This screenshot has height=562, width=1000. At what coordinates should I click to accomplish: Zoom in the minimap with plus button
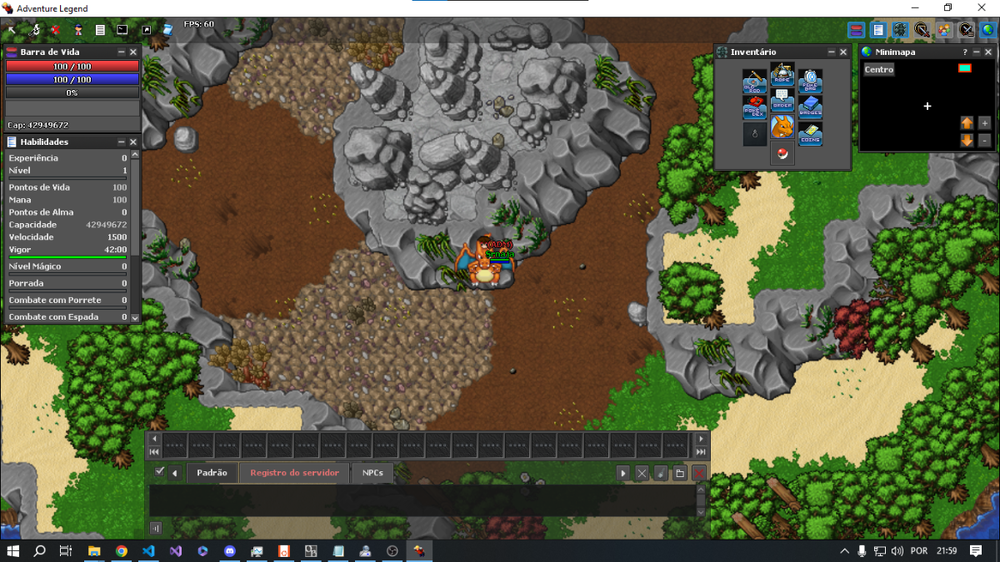(x=985, y=123)
